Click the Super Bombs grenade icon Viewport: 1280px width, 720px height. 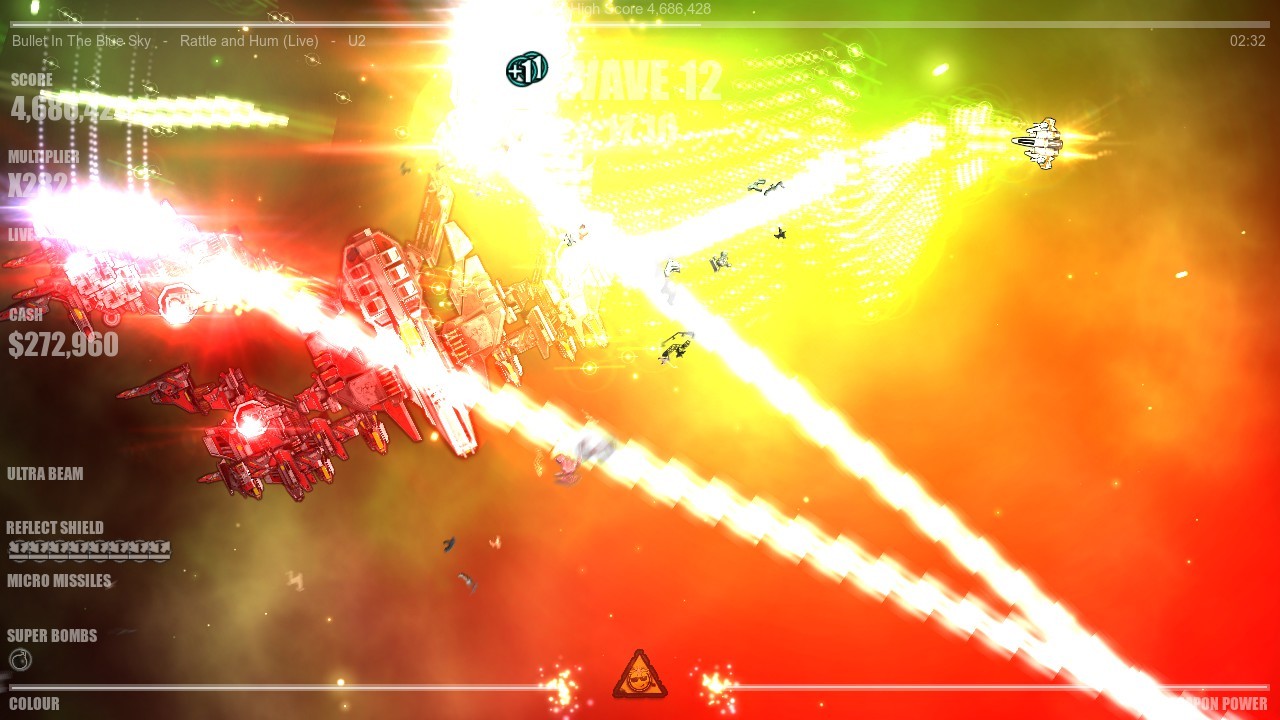[x=18, y=659]
